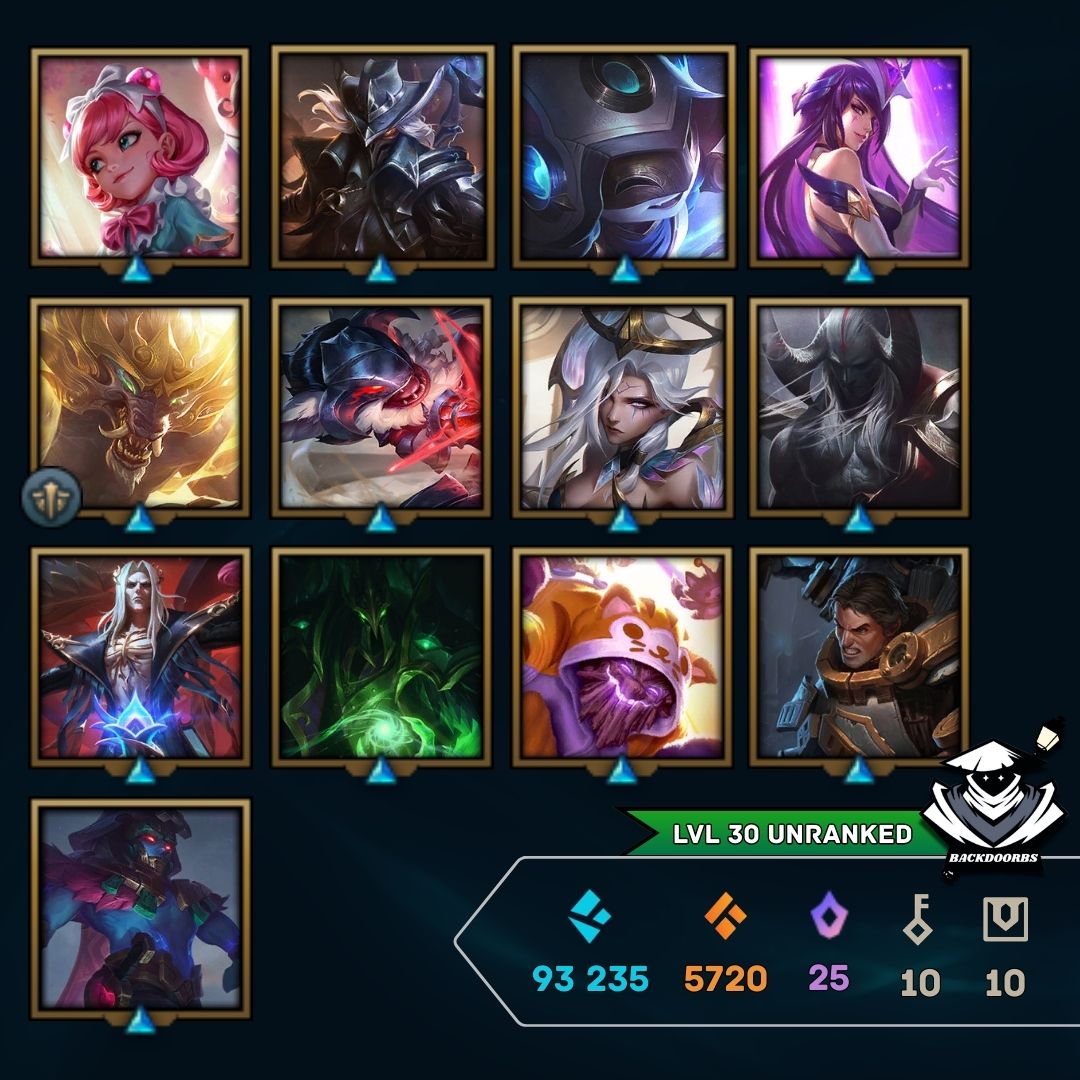Pick the golden beast skin tile
Viewport: 1080px width, 1080px height.
[140, 407]
